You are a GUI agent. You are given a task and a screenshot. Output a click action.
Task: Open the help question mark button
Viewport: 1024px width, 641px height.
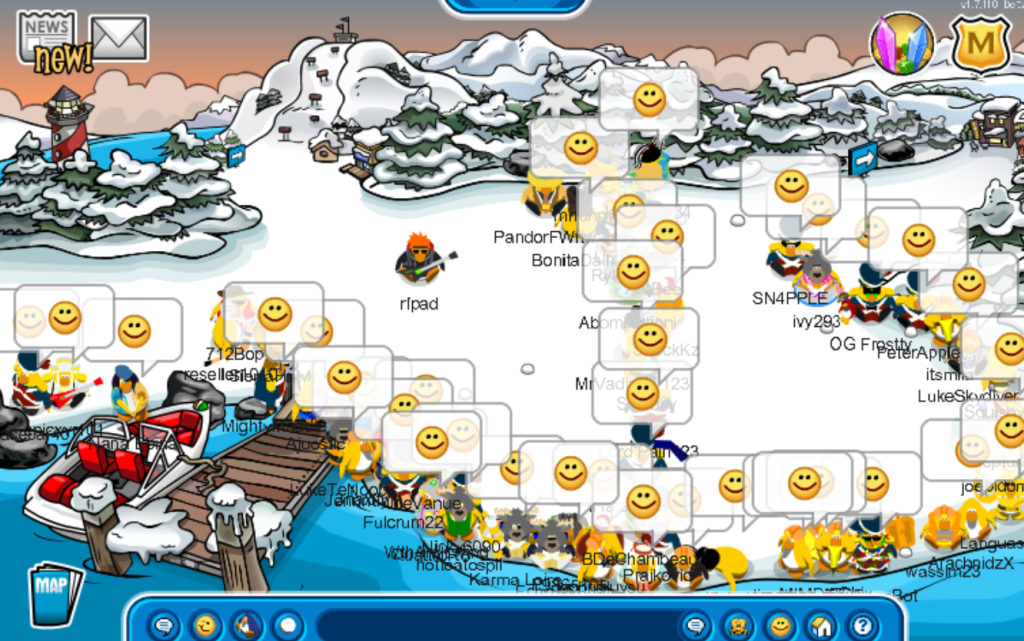(x=862, y=626)
